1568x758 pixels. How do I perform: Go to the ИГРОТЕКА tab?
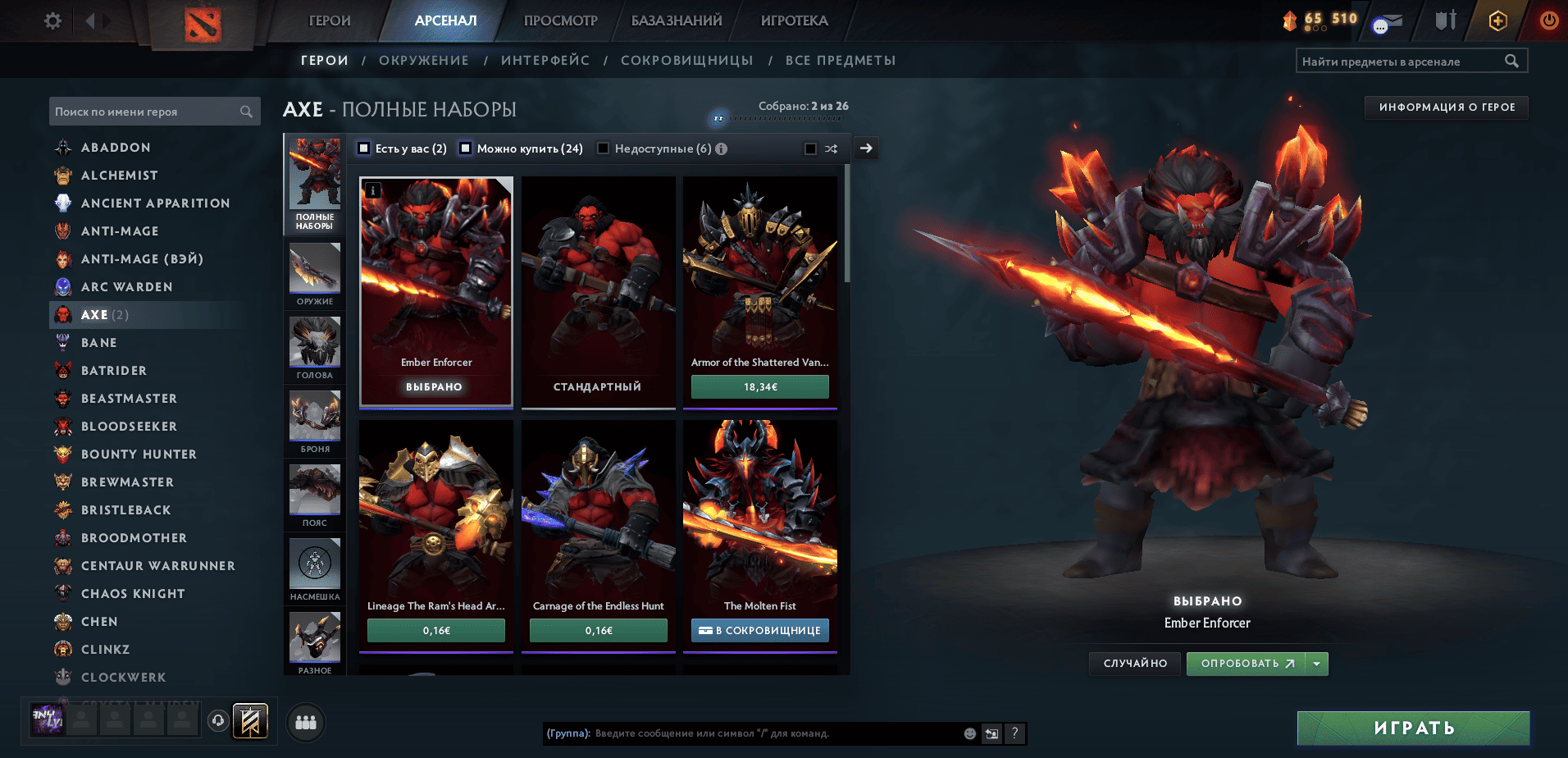pyautogui.click(x=794, y=21)
